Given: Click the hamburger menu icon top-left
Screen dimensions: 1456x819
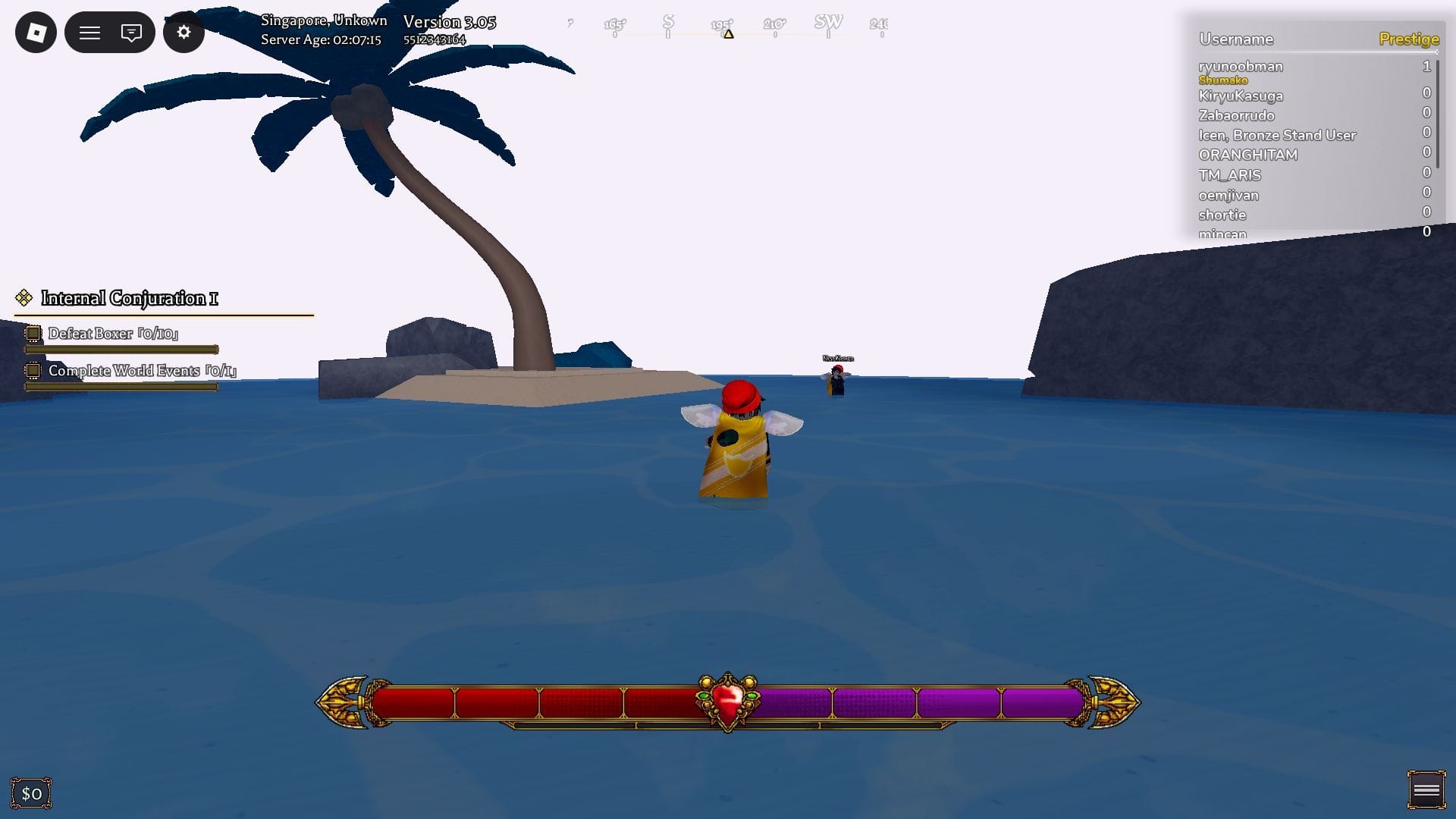Looking at the screenshot, I should [89, 32].
